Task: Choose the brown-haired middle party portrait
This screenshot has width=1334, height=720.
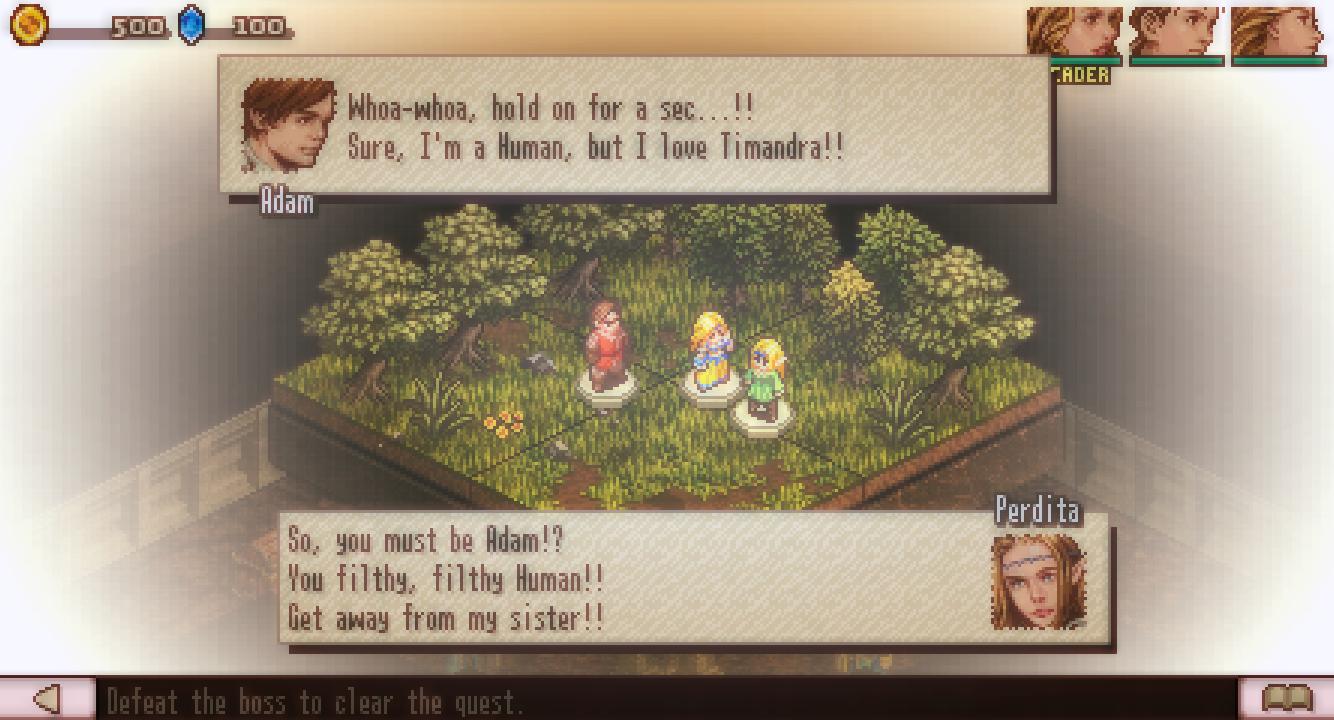Action: click(1177, 34)
